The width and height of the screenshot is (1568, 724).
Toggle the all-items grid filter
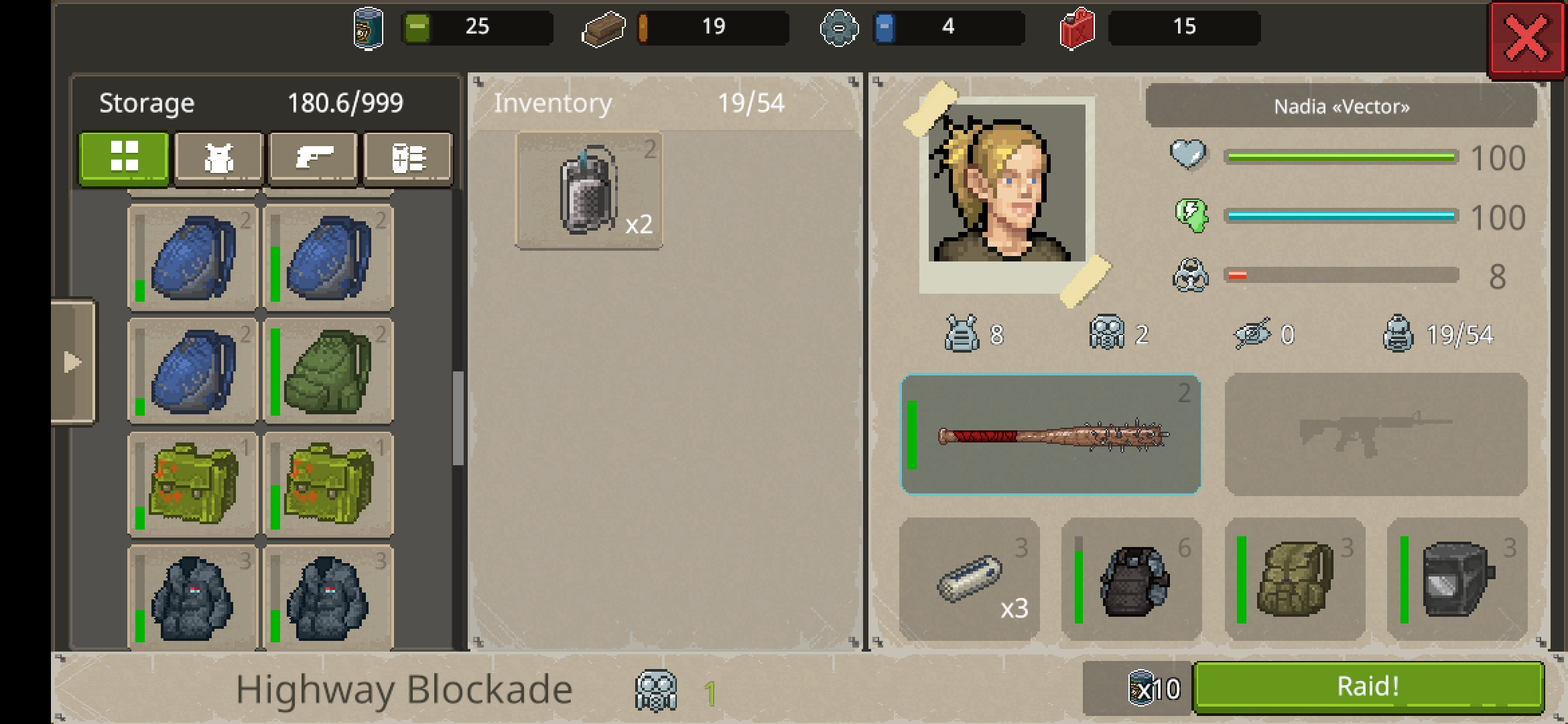pyautogui.click(x=124, y=157)
